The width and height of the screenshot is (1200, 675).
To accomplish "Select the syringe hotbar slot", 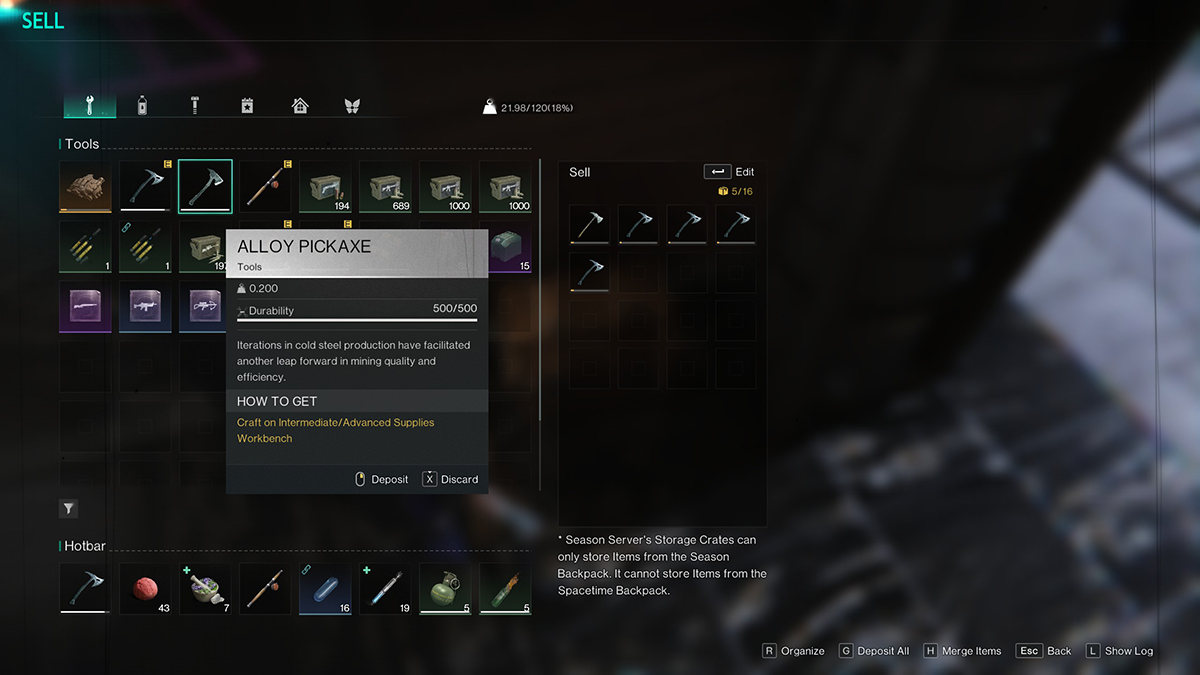I will 385,589.
